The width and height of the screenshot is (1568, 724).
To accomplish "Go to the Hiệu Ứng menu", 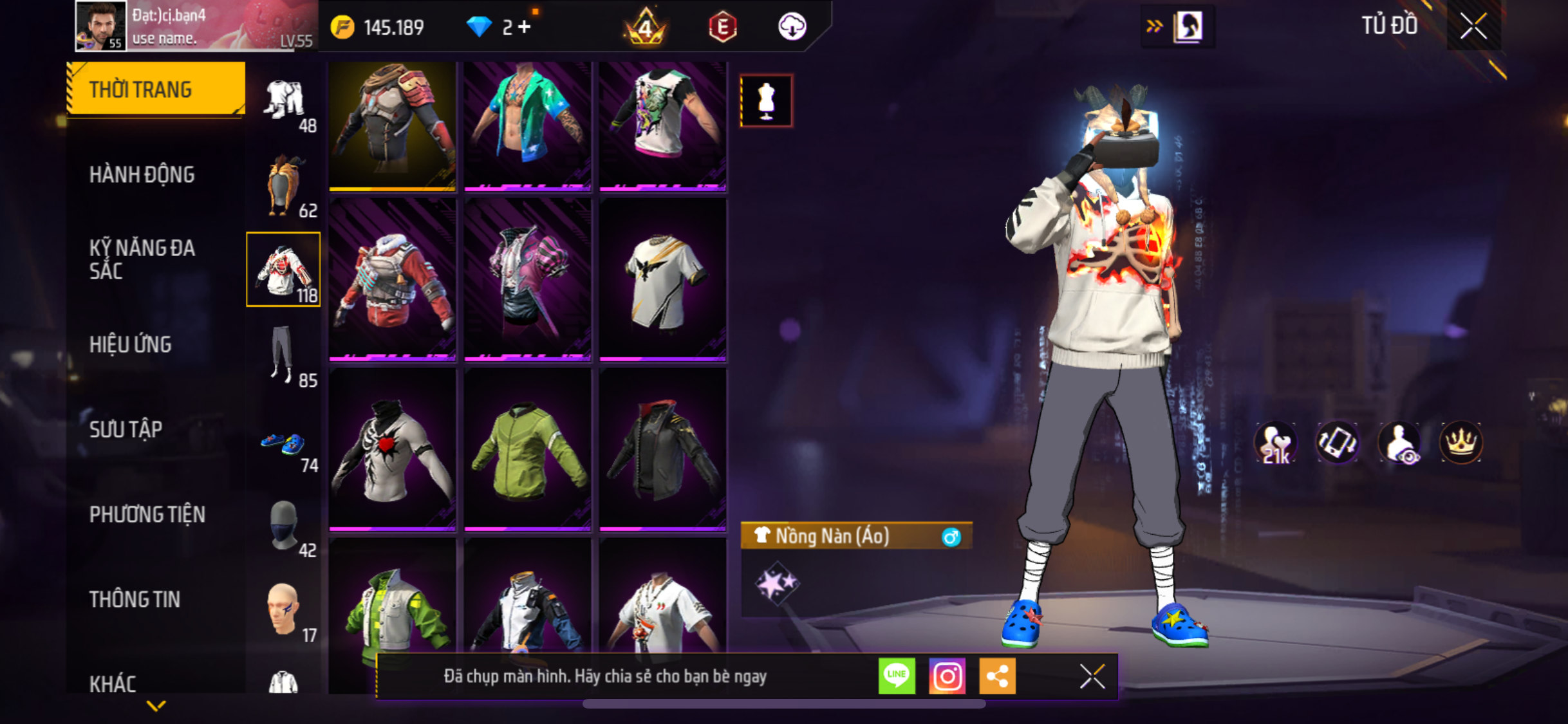I will pyautogui.click(x=130, y=344).
